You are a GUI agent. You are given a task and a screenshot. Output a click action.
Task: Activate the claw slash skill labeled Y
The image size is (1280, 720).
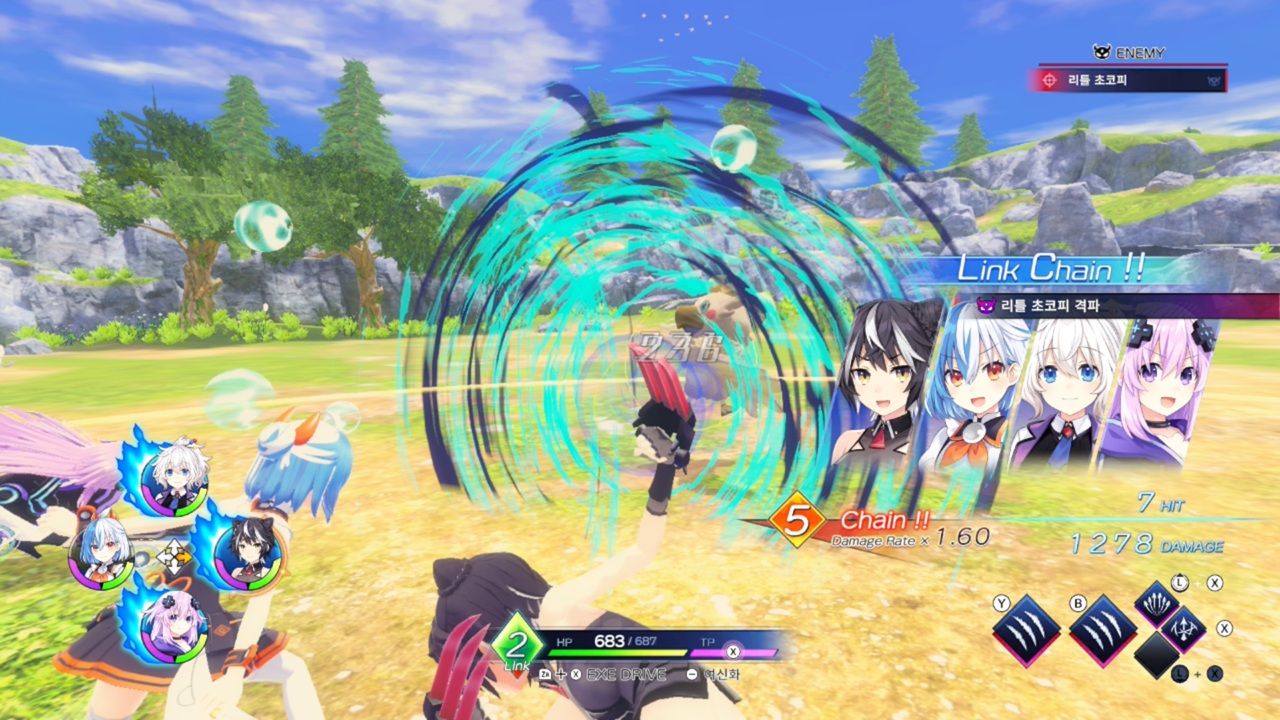tap(1027, 630)
